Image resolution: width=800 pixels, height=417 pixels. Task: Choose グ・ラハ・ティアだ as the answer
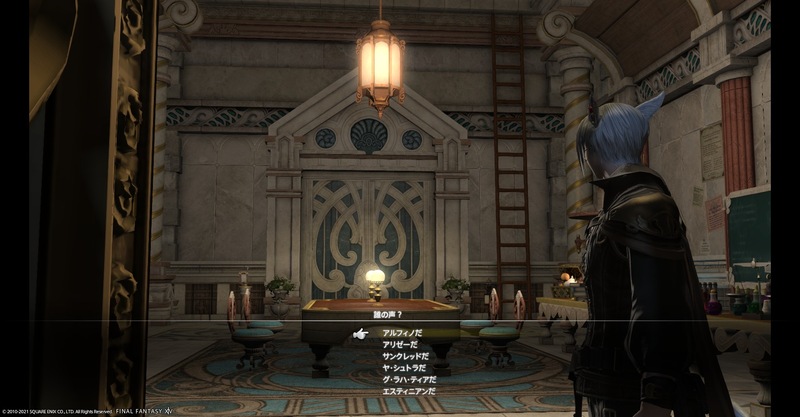tap(410, 377)
